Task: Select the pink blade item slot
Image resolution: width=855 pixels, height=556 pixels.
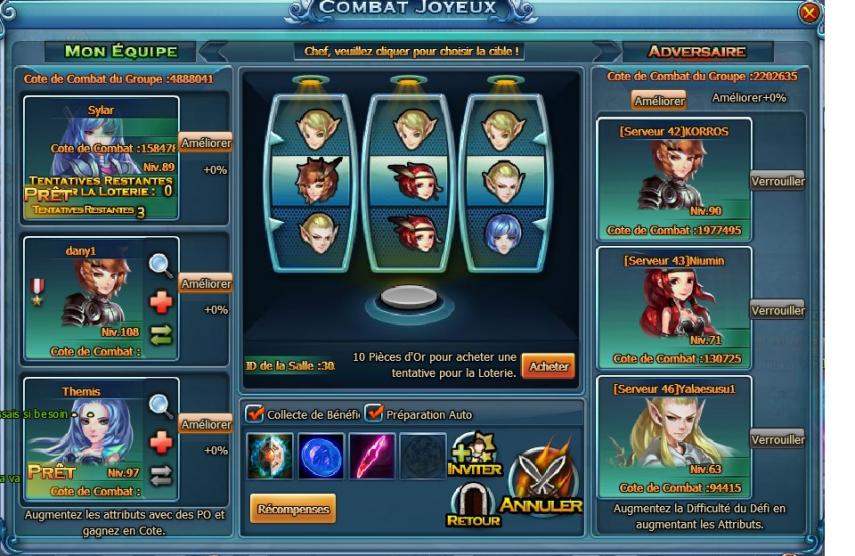Action: tap(372, 456)
